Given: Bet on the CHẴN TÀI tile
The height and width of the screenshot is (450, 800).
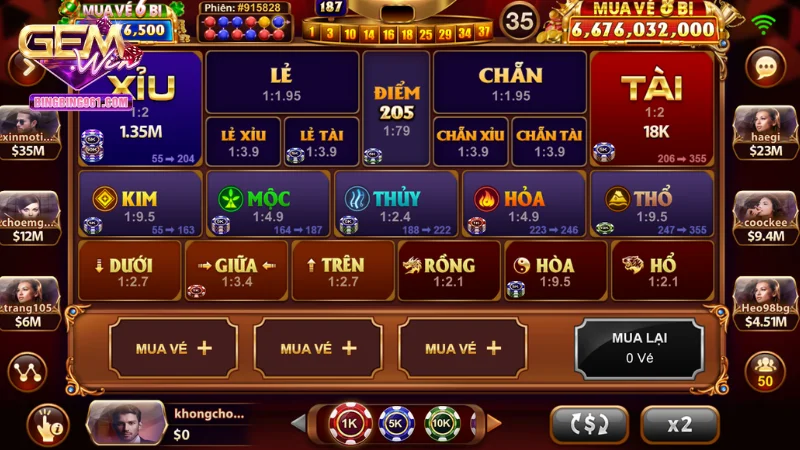Looking at the screenshot, I should coord(549,142).
